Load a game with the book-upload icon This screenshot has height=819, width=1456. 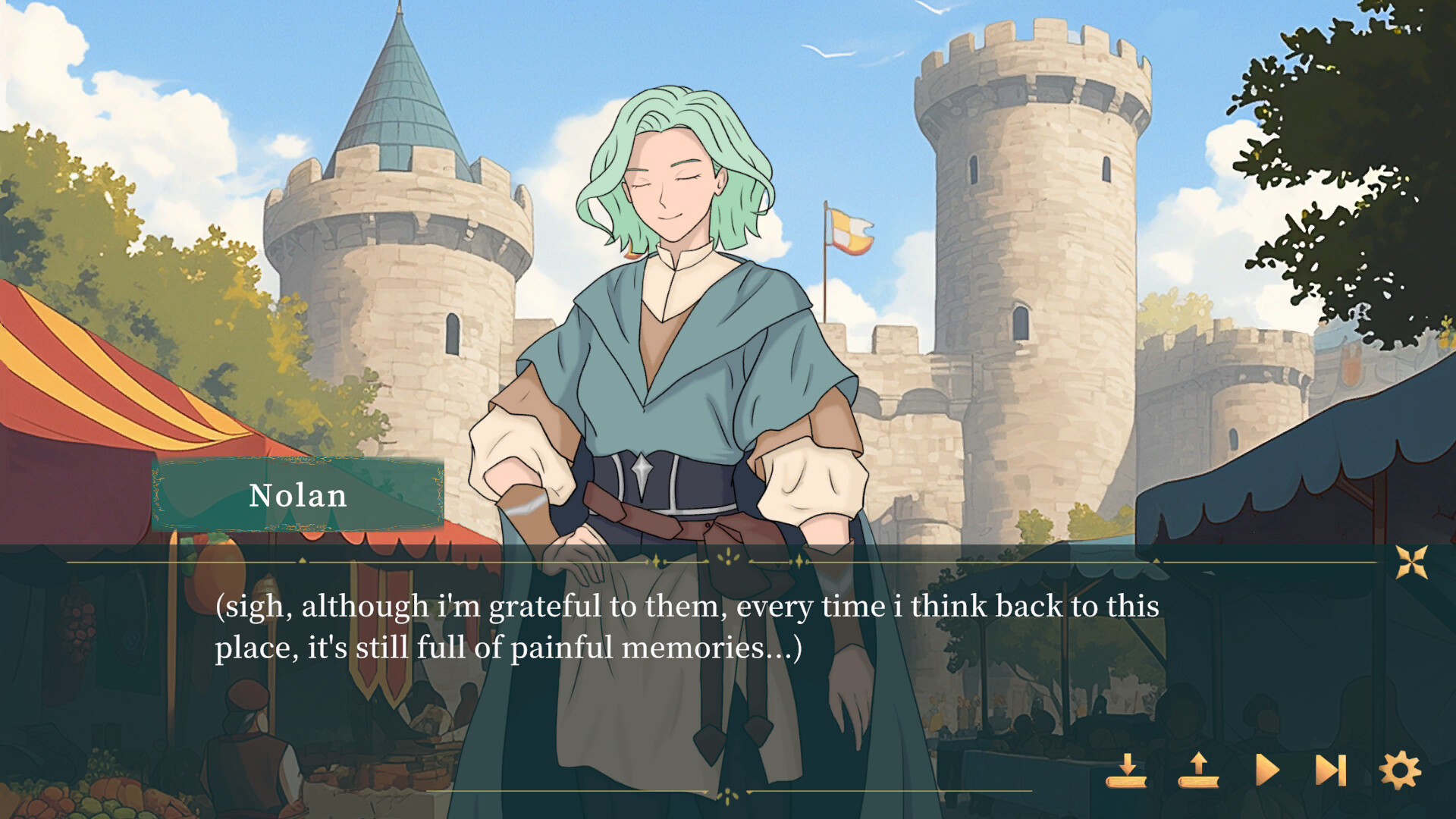pos(1197,768)
